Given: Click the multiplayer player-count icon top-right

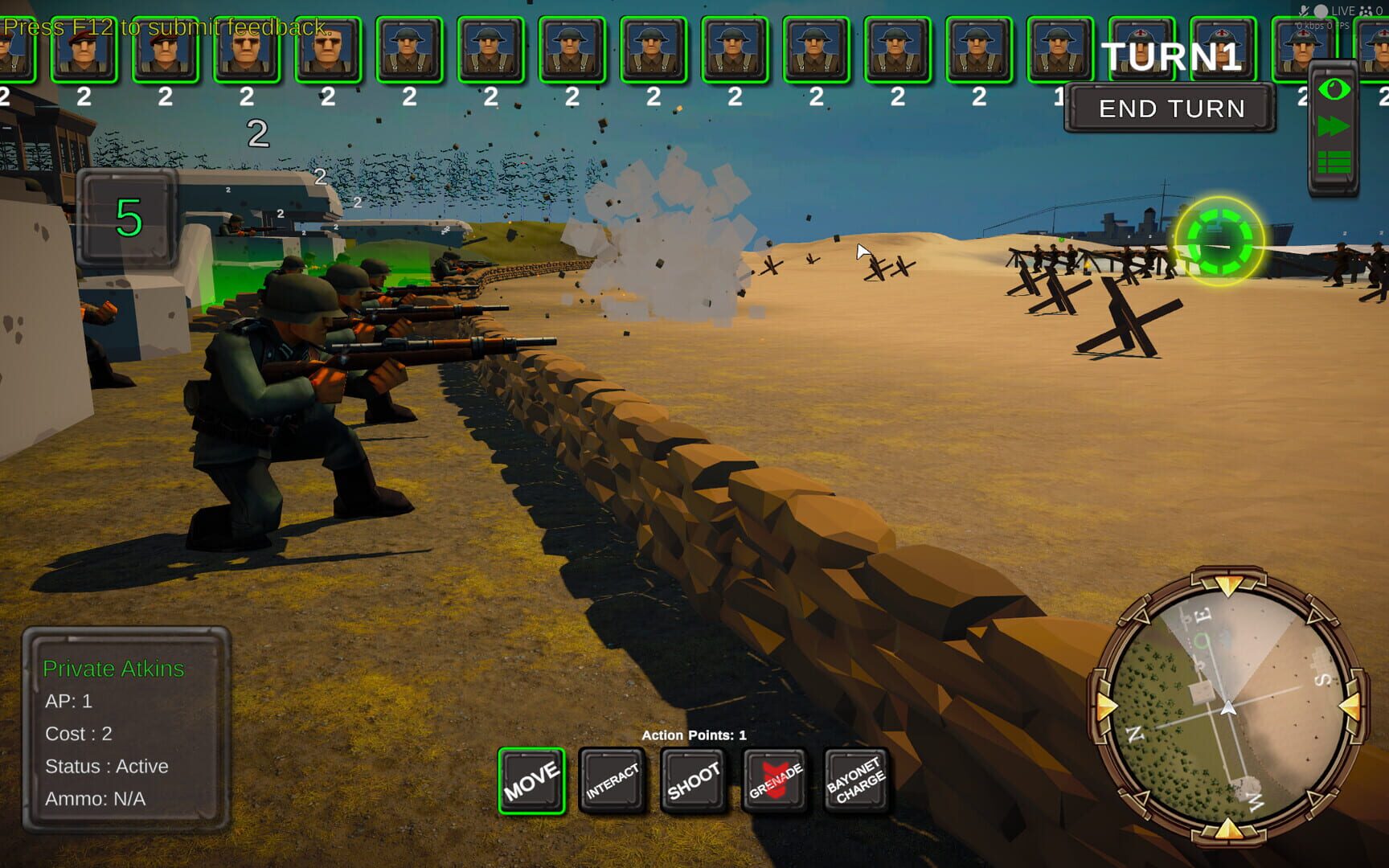Looking at the screenshot, I should (1366, 10).
